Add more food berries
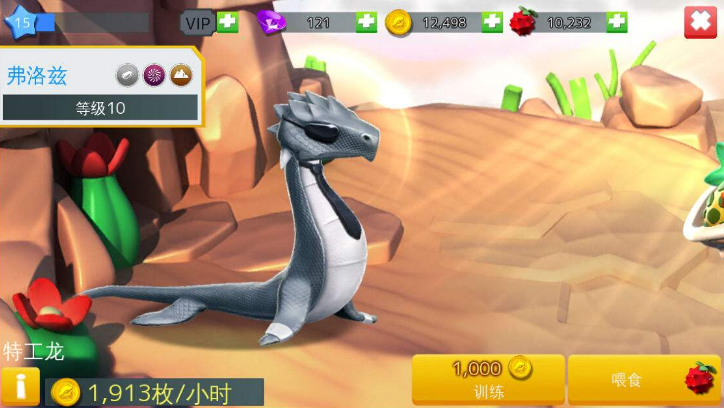 [x=616, y=22]
